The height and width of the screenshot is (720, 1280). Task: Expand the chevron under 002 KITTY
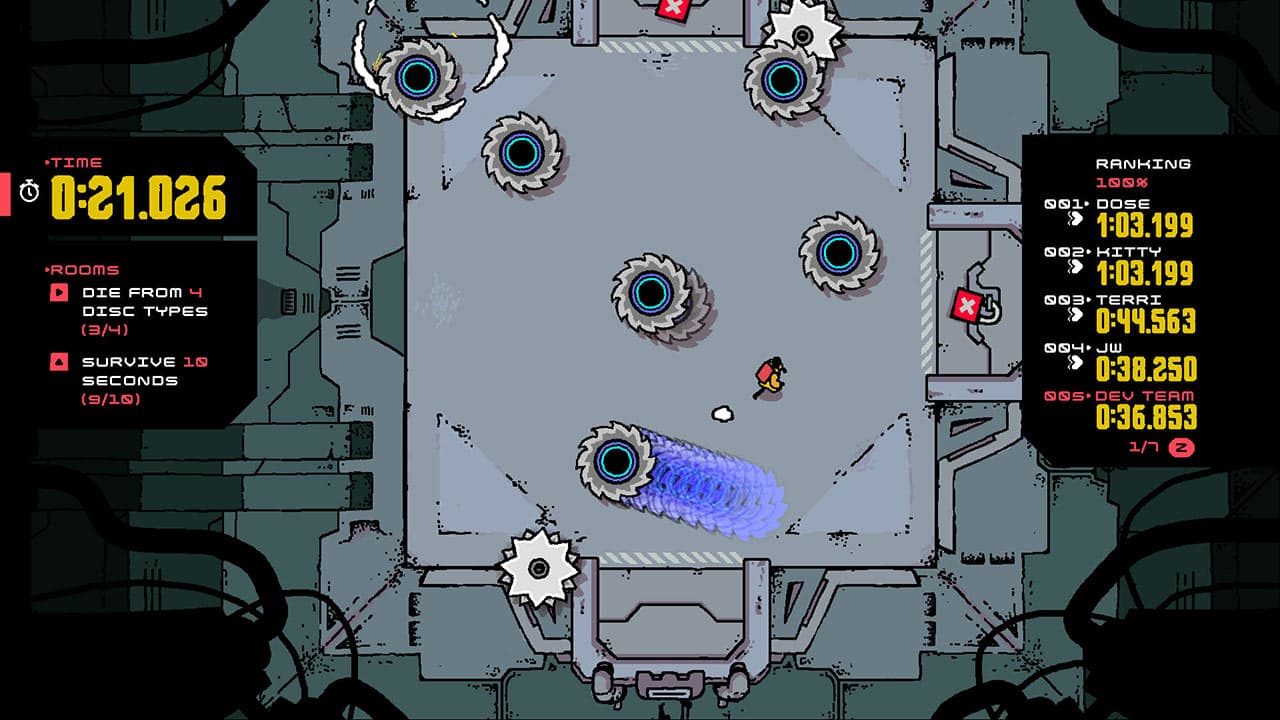(1075, 269)
